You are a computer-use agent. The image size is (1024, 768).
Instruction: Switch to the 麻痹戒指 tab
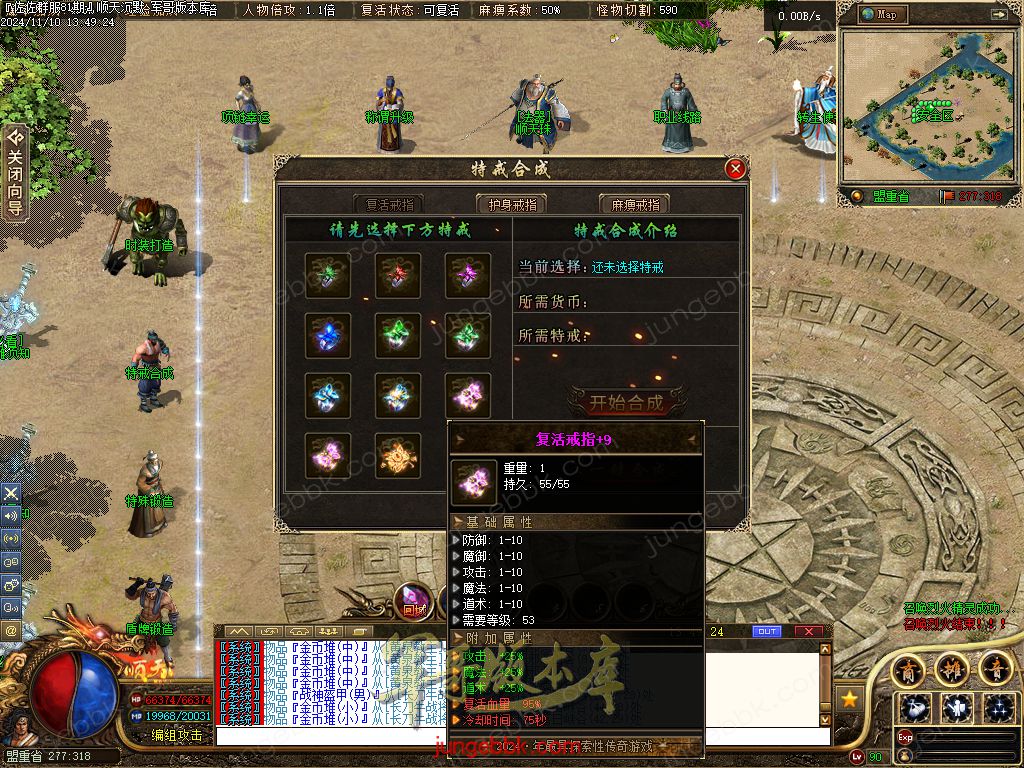634,204
